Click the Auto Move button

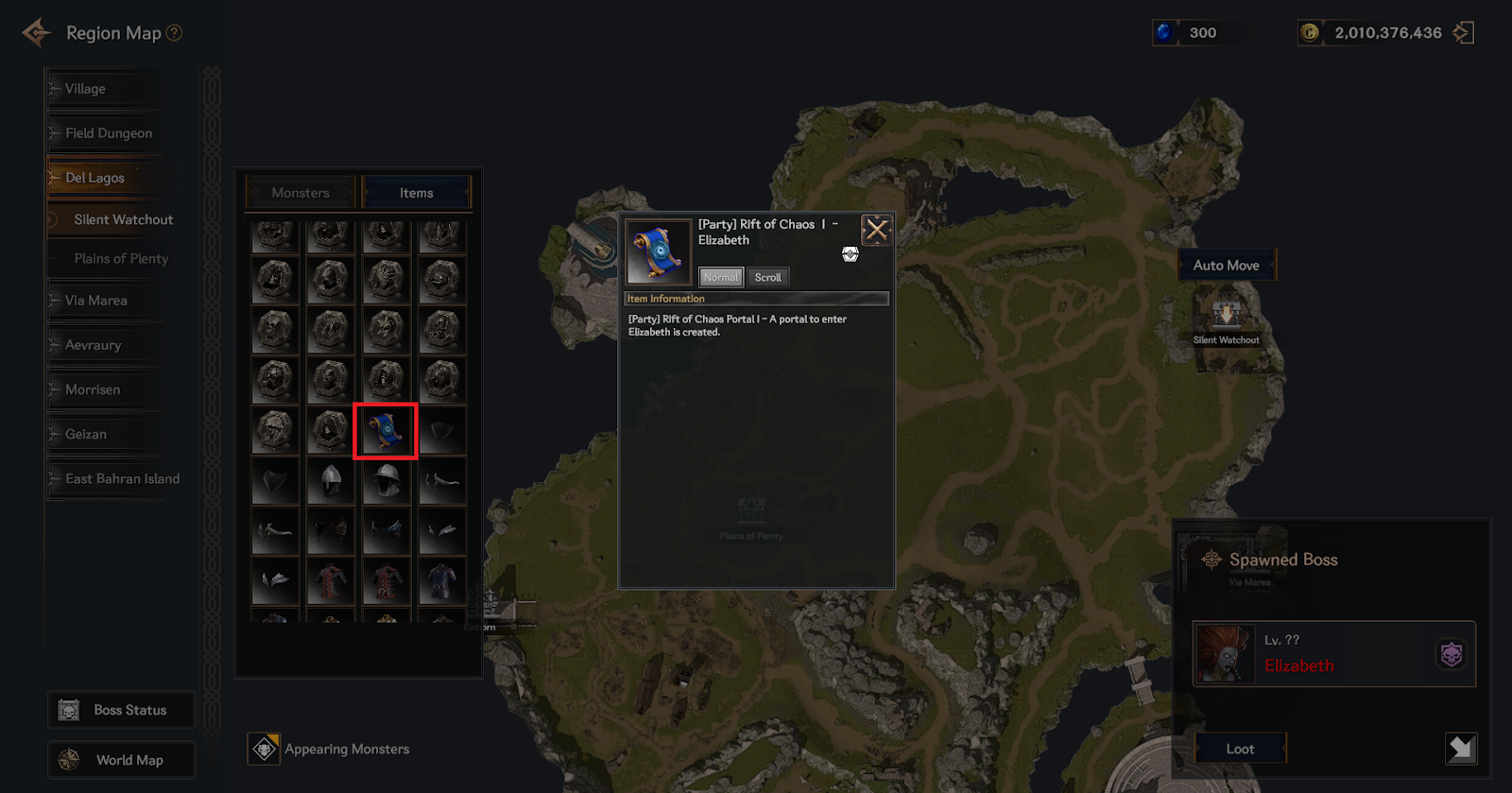tap(1226, 266)
